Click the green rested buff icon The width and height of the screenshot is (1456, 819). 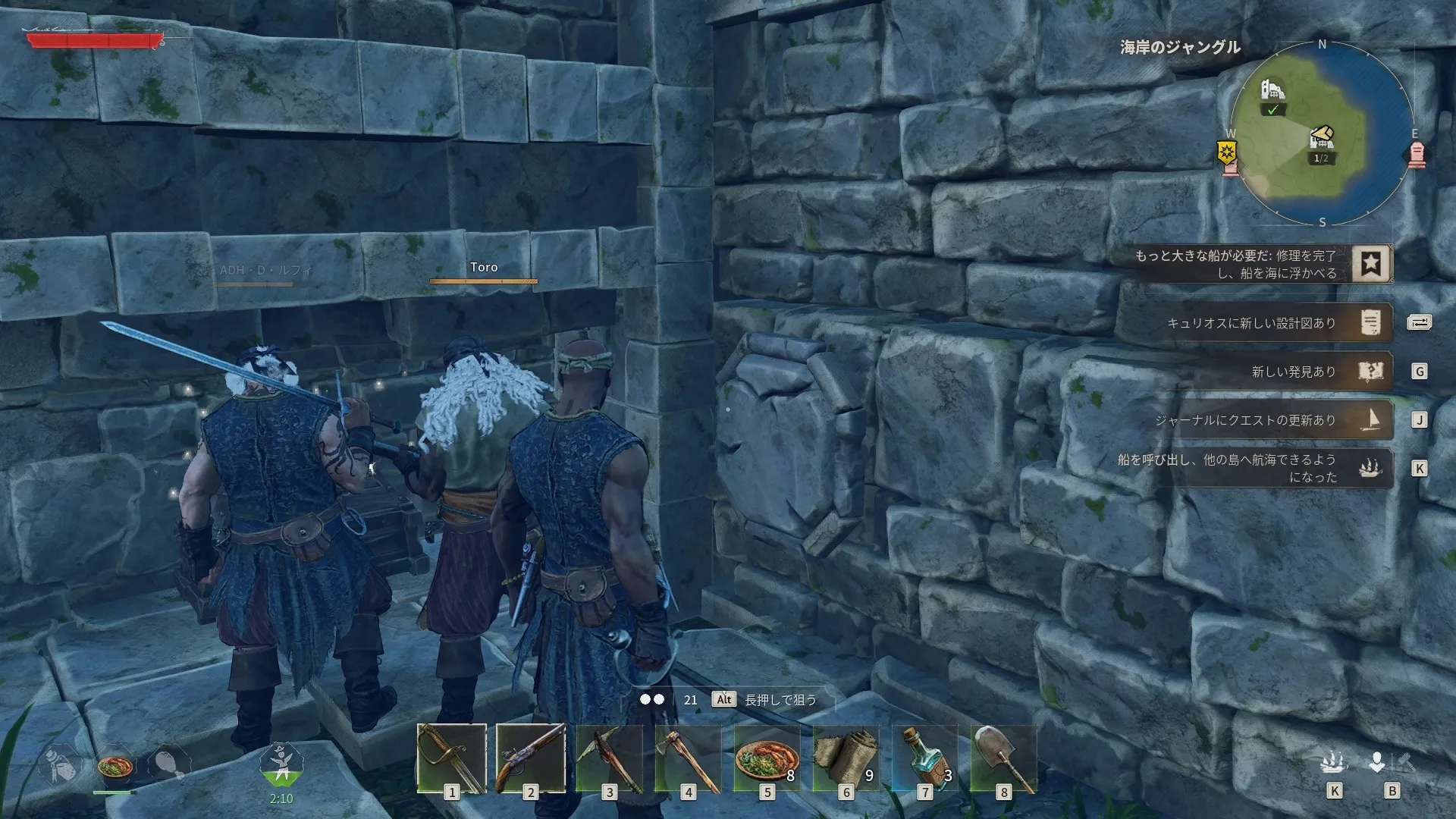281,764
